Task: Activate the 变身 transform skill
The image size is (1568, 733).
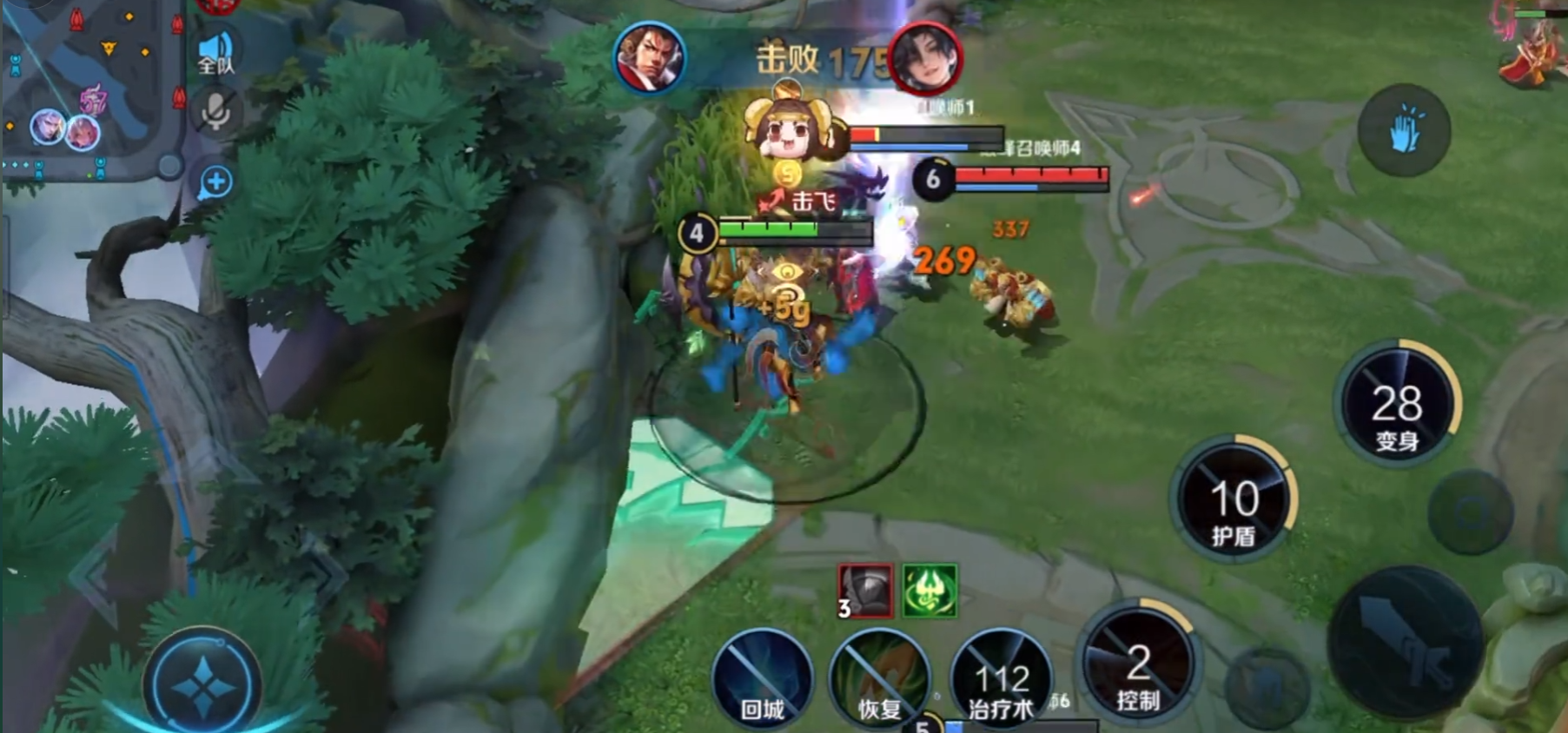Action: (x=1397, y=406)
